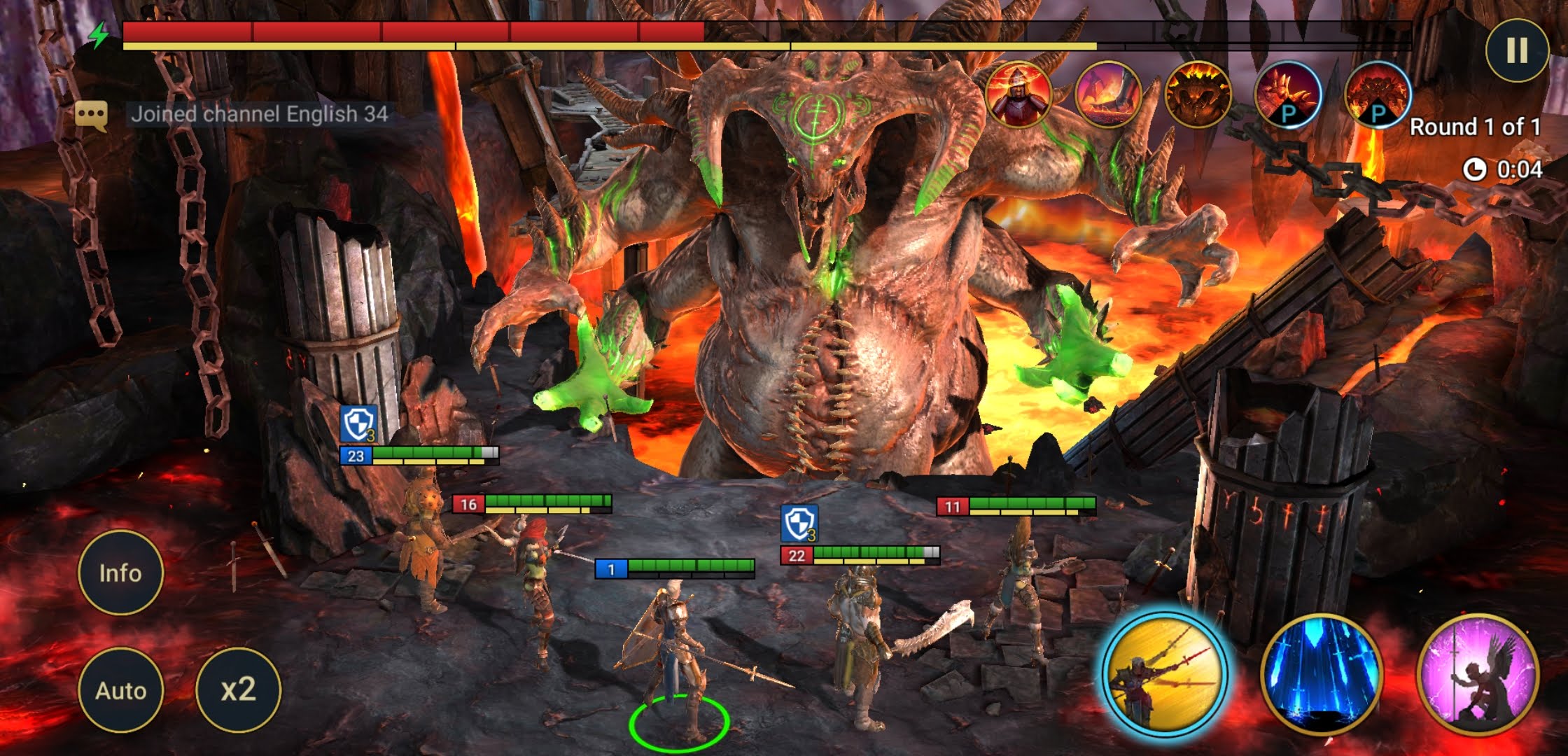Toggle Auto battle mode
The width and height of the screenshot is (1568, 756).
click(120, 690)
